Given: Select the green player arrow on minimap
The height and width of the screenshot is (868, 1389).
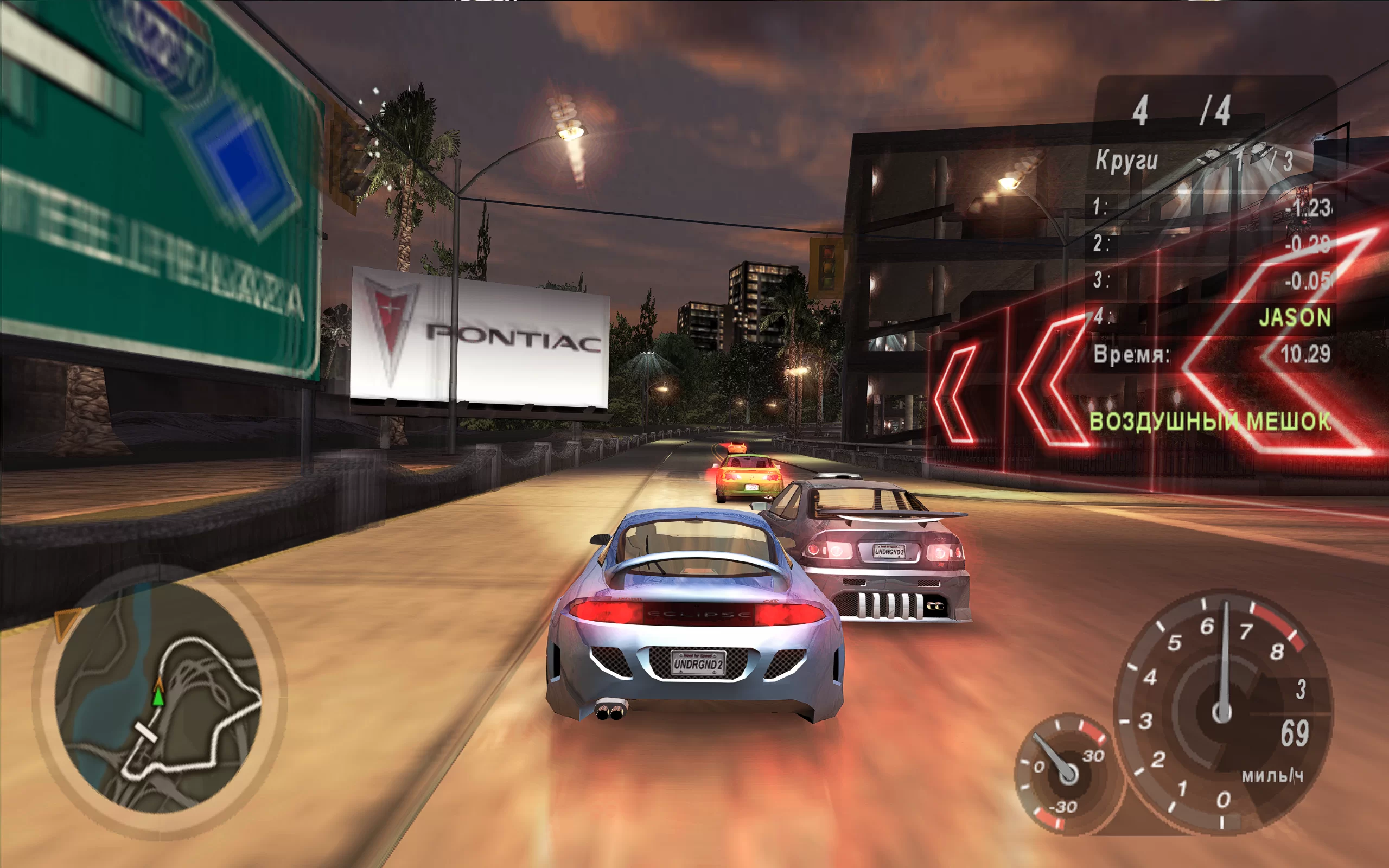Looking at the screenshot, I should [158, 697].
